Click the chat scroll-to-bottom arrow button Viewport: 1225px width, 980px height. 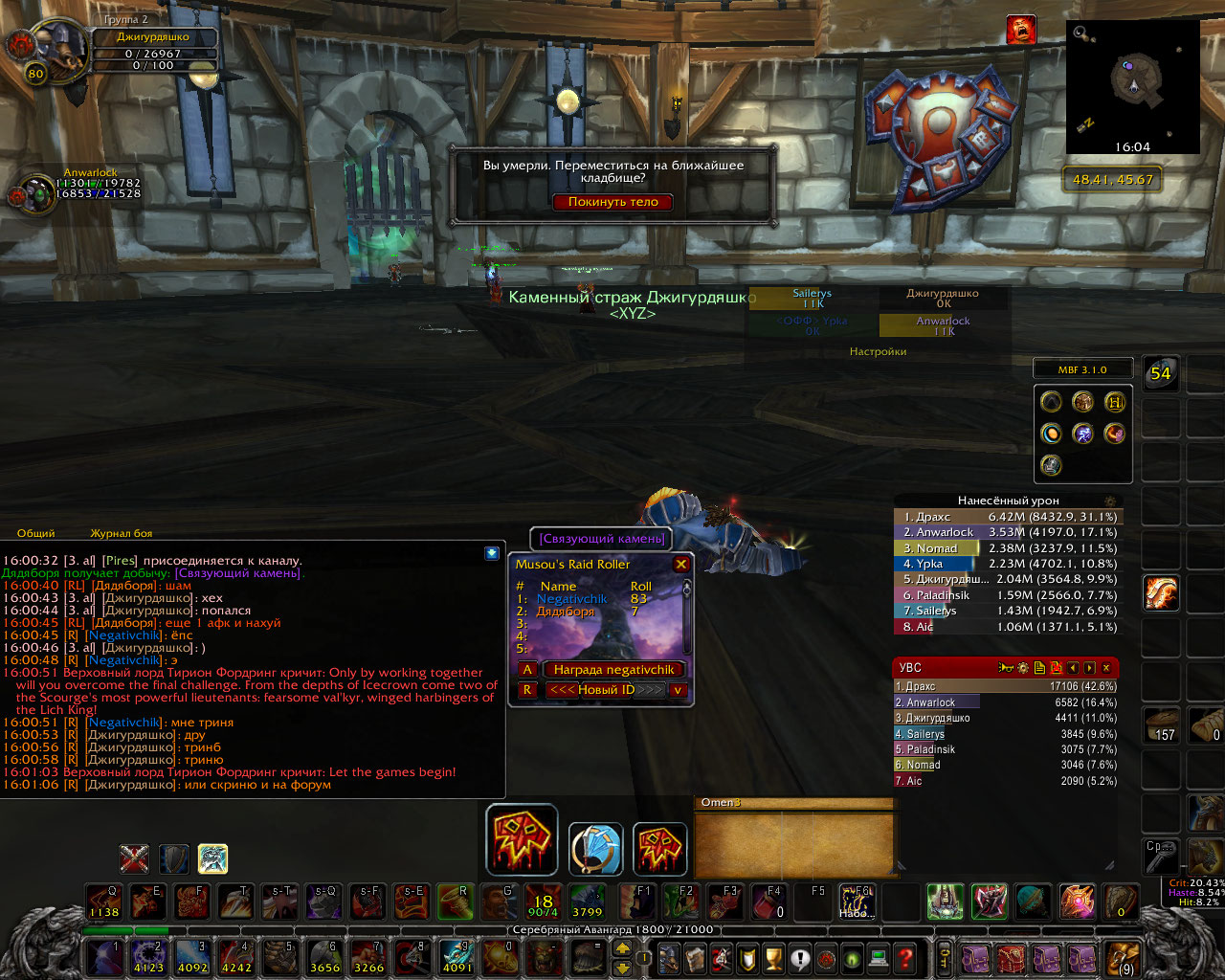(x=491, y=553)
